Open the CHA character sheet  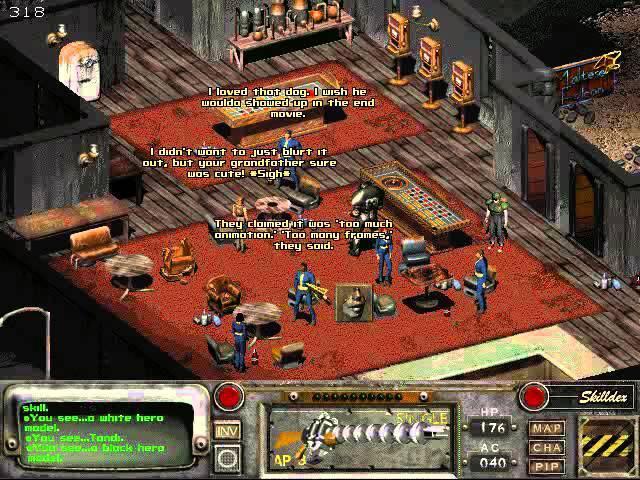547,447
